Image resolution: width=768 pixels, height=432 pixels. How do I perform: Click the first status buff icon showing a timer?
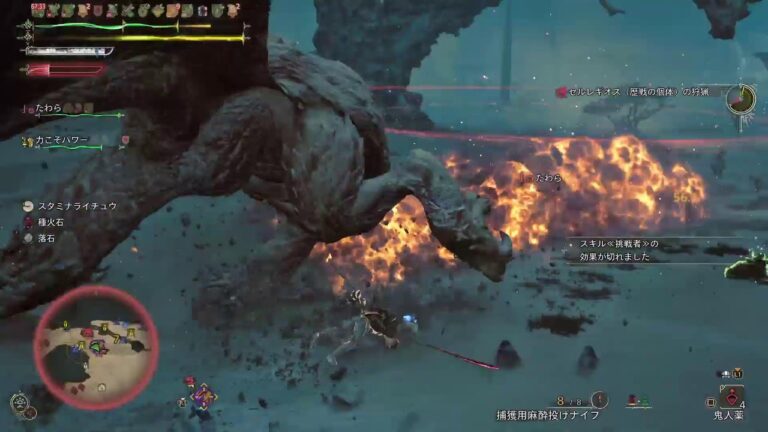[x=40, y=10]
